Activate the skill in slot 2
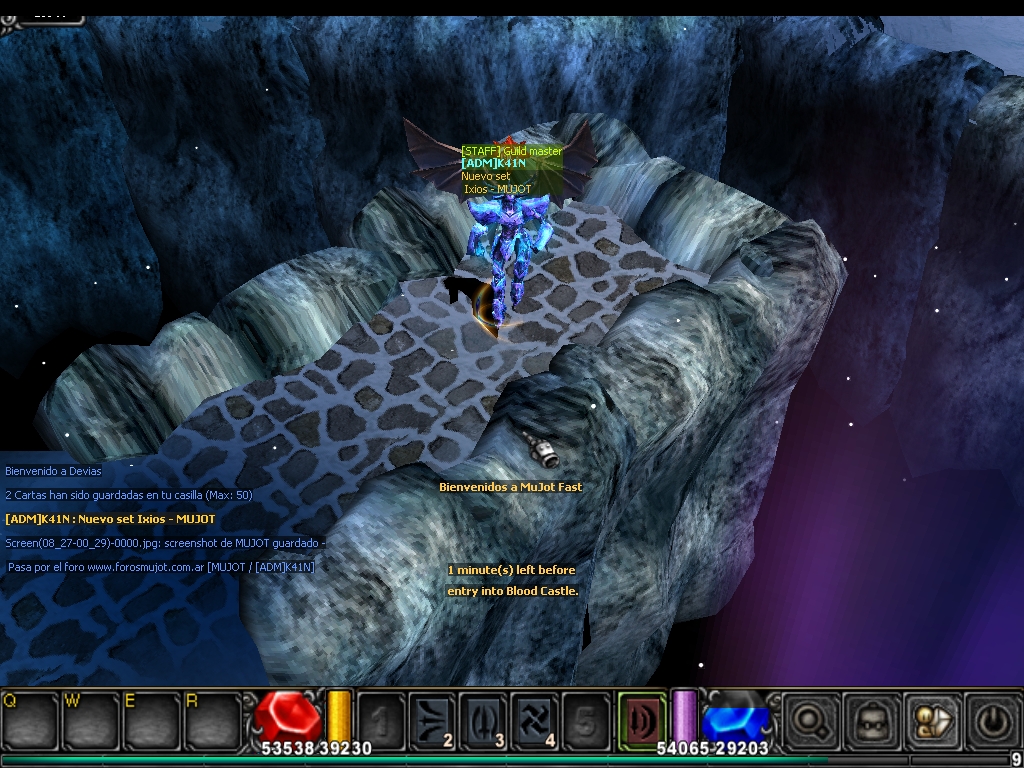The height and width of the screenshot is (768, 1024). click(432, 718)
